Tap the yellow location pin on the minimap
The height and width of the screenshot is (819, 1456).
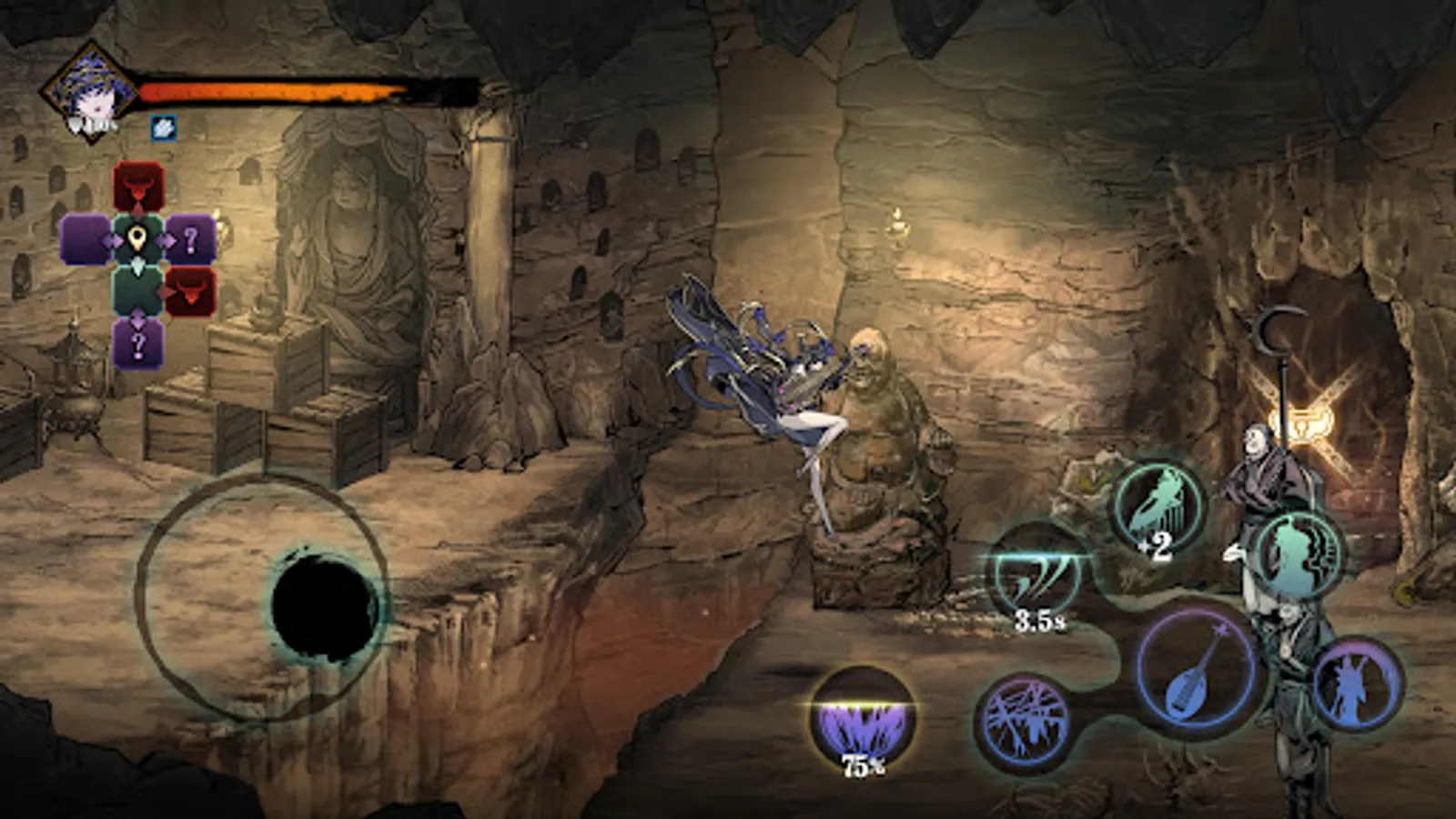(x=136, y=238)
